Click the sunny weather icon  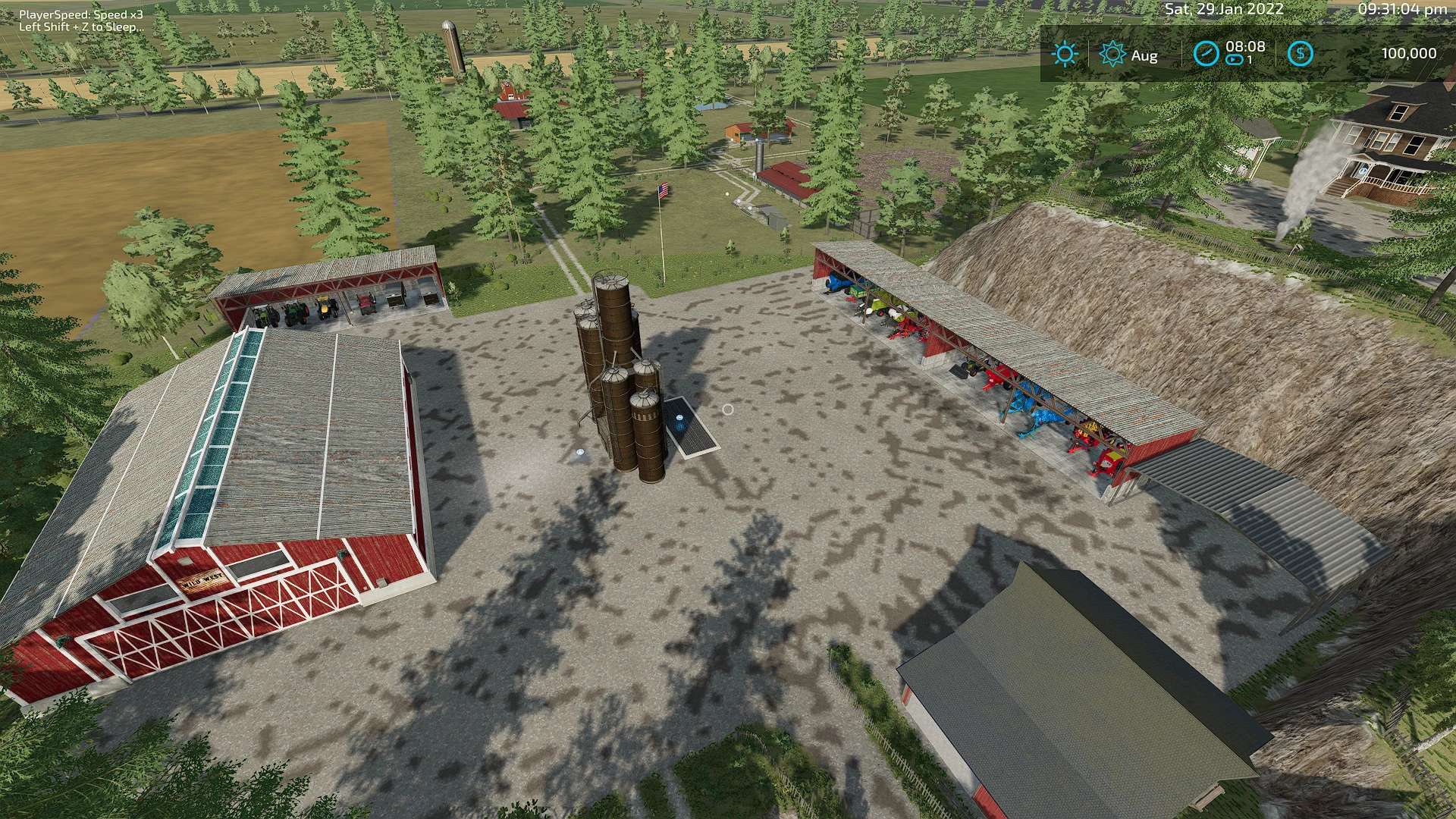point(1065,54)
